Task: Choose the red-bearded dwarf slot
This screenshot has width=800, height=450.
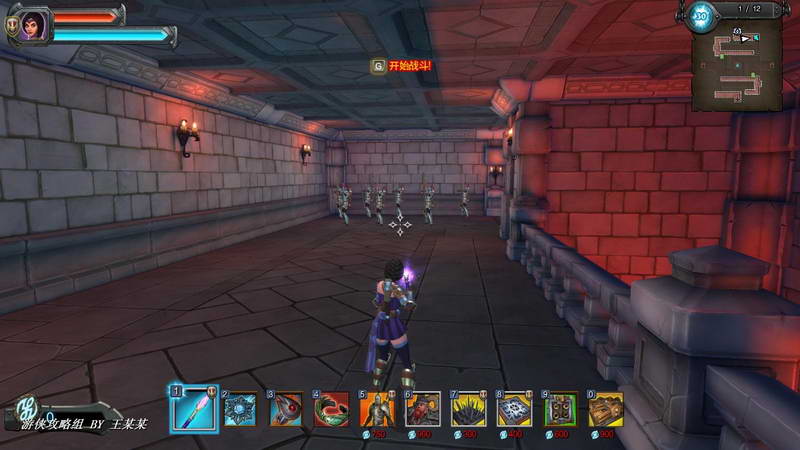Action: (423, 409)
